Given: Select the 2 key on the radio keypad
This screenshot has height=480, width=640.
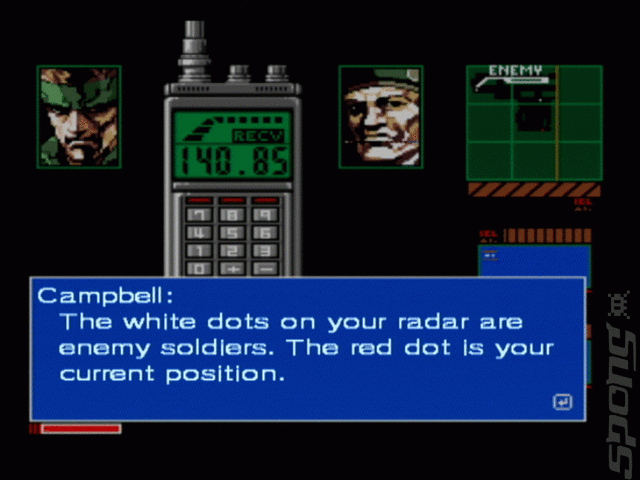Looking at the screenshot, I should (x=232, y=251).
